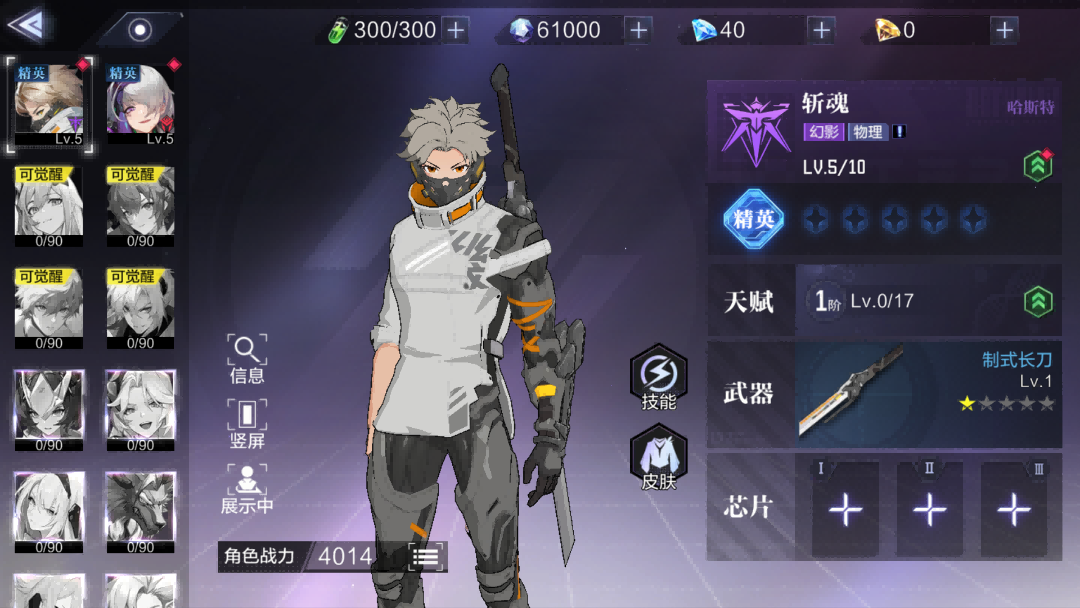
Task: Add a chip to slot III
Action: click(1014, 509)
